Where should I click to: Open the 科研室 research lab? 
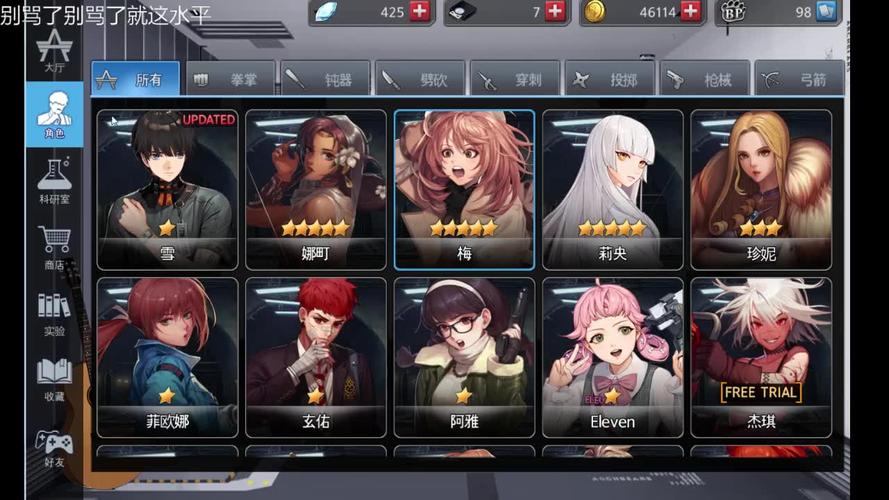point(54,178)
